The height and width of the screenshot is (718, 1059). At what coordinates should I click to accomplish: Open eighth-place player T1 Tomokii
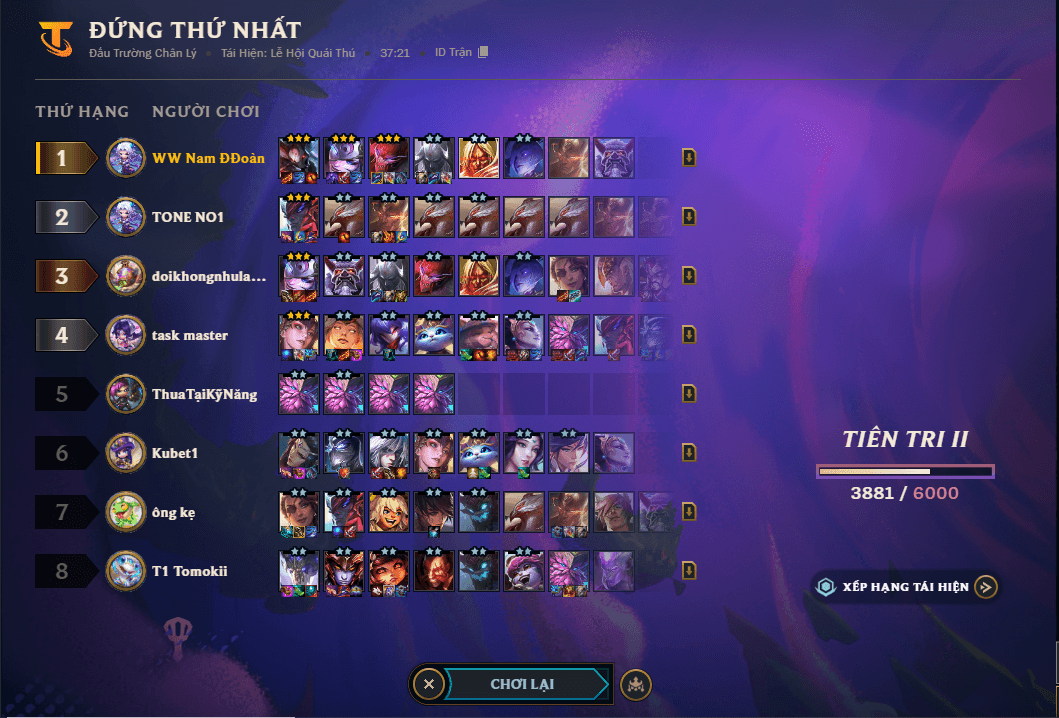click(189, 571)
